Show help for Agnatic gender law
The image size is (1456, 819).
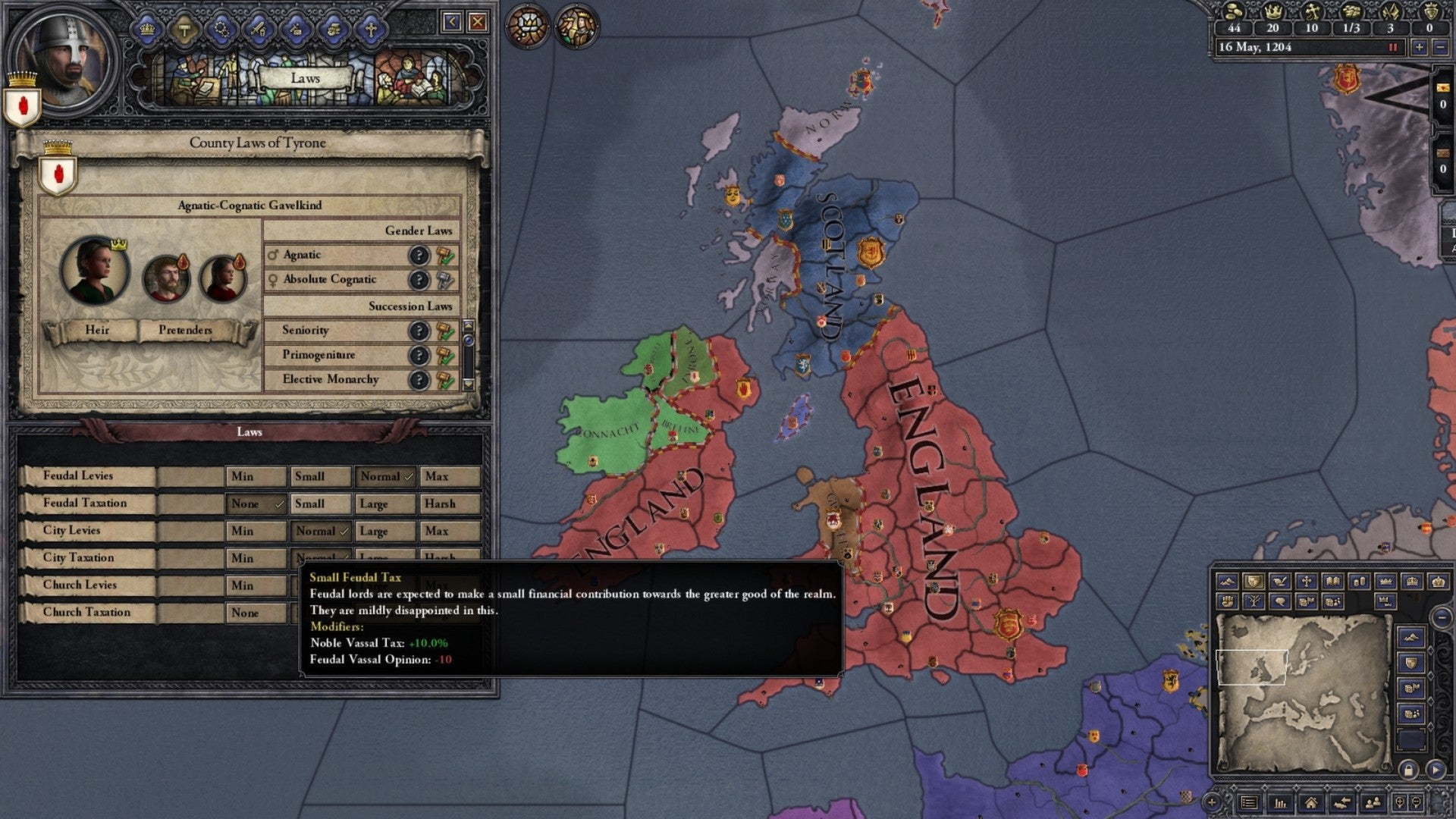point(419,256)
